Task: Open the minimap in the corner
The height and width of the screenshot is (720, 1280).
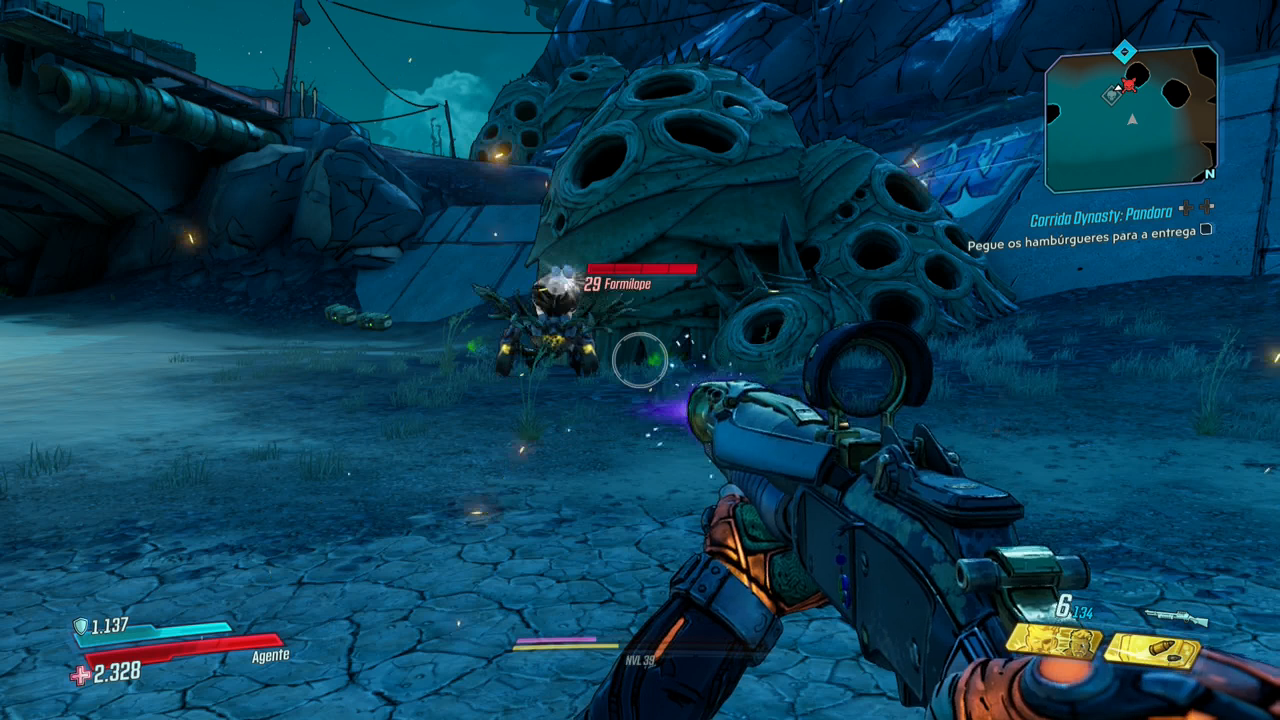Action: tap(1131, 118)
